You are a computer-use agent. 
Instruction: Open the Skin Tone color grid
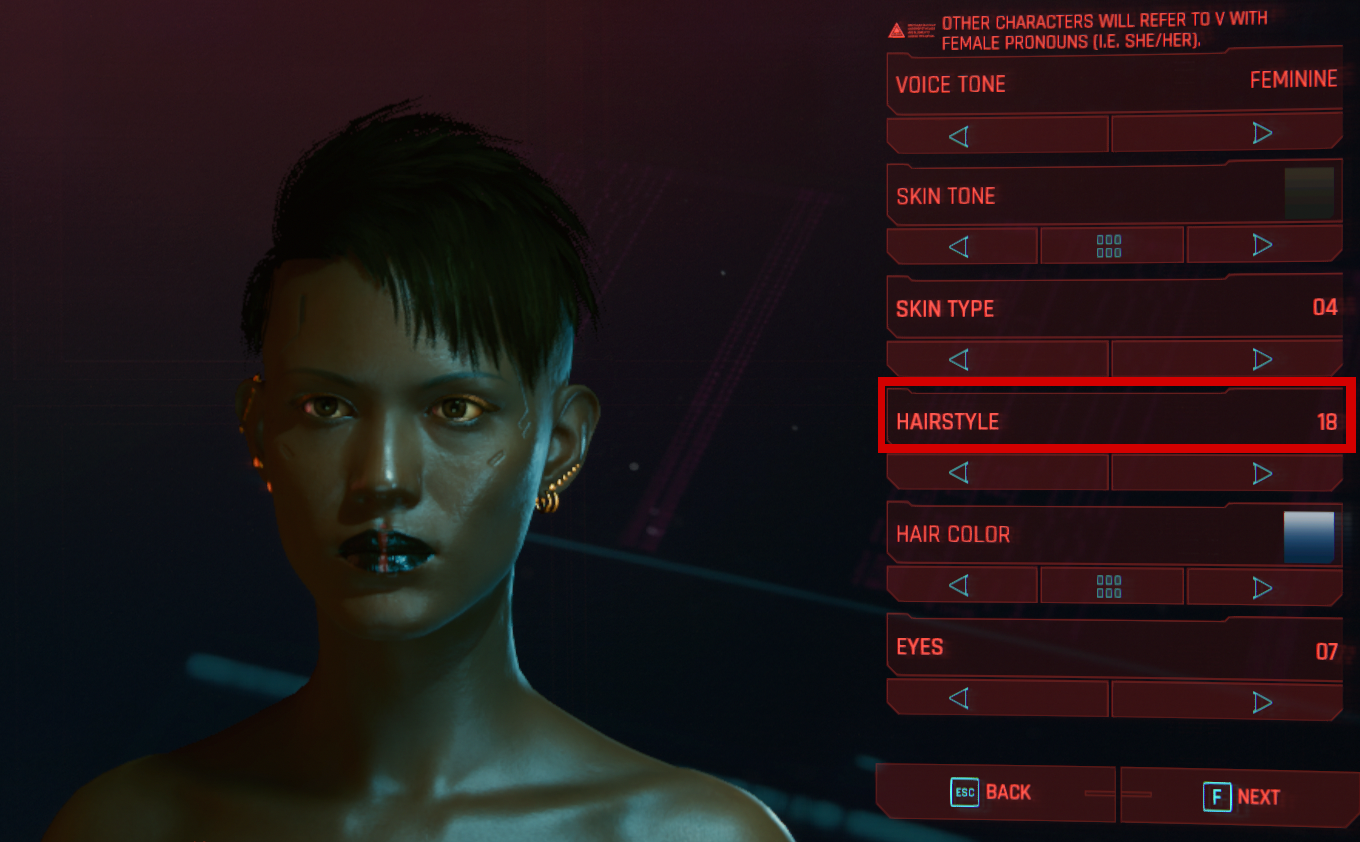pos(1110,246)
